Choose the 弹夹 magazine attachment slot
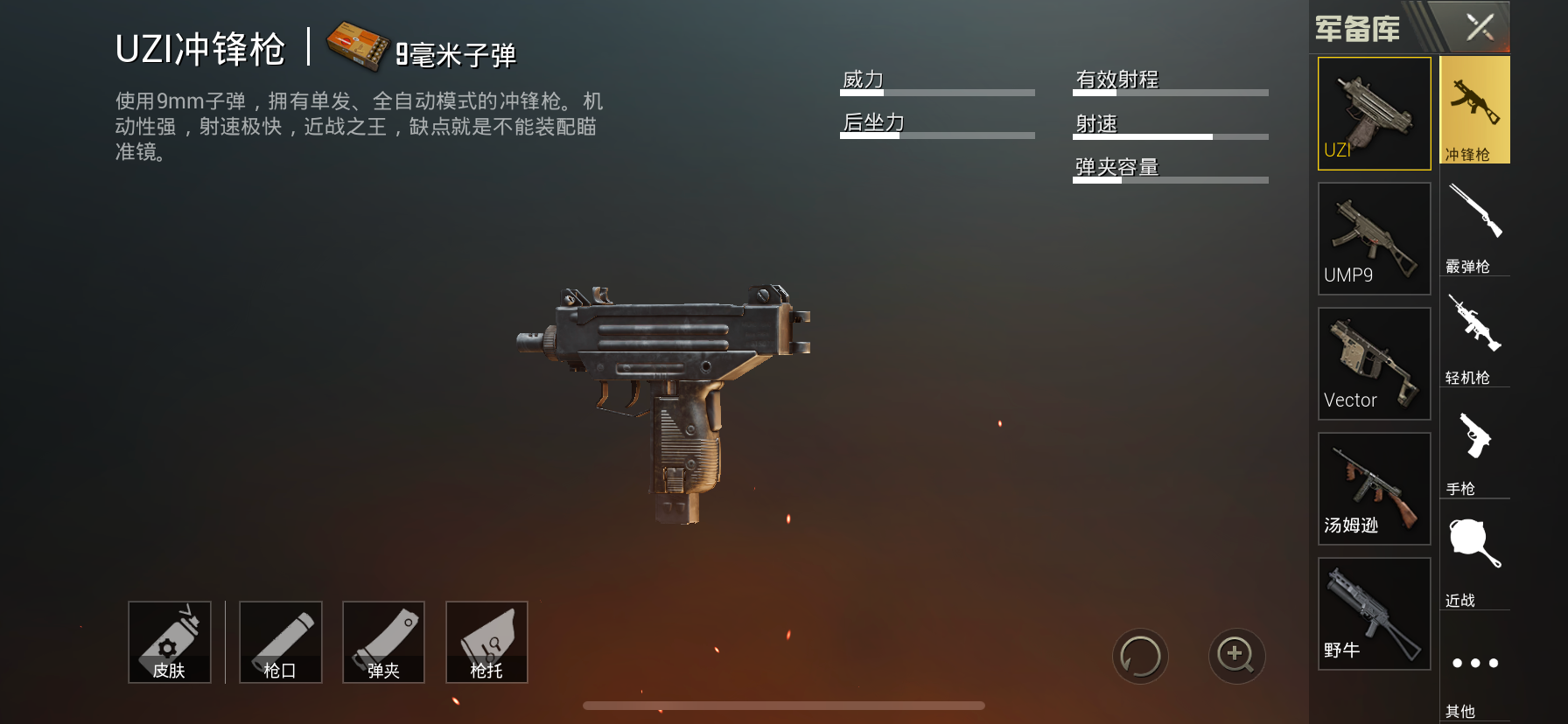The image size is (1568, 724). (x=383, y=642)
